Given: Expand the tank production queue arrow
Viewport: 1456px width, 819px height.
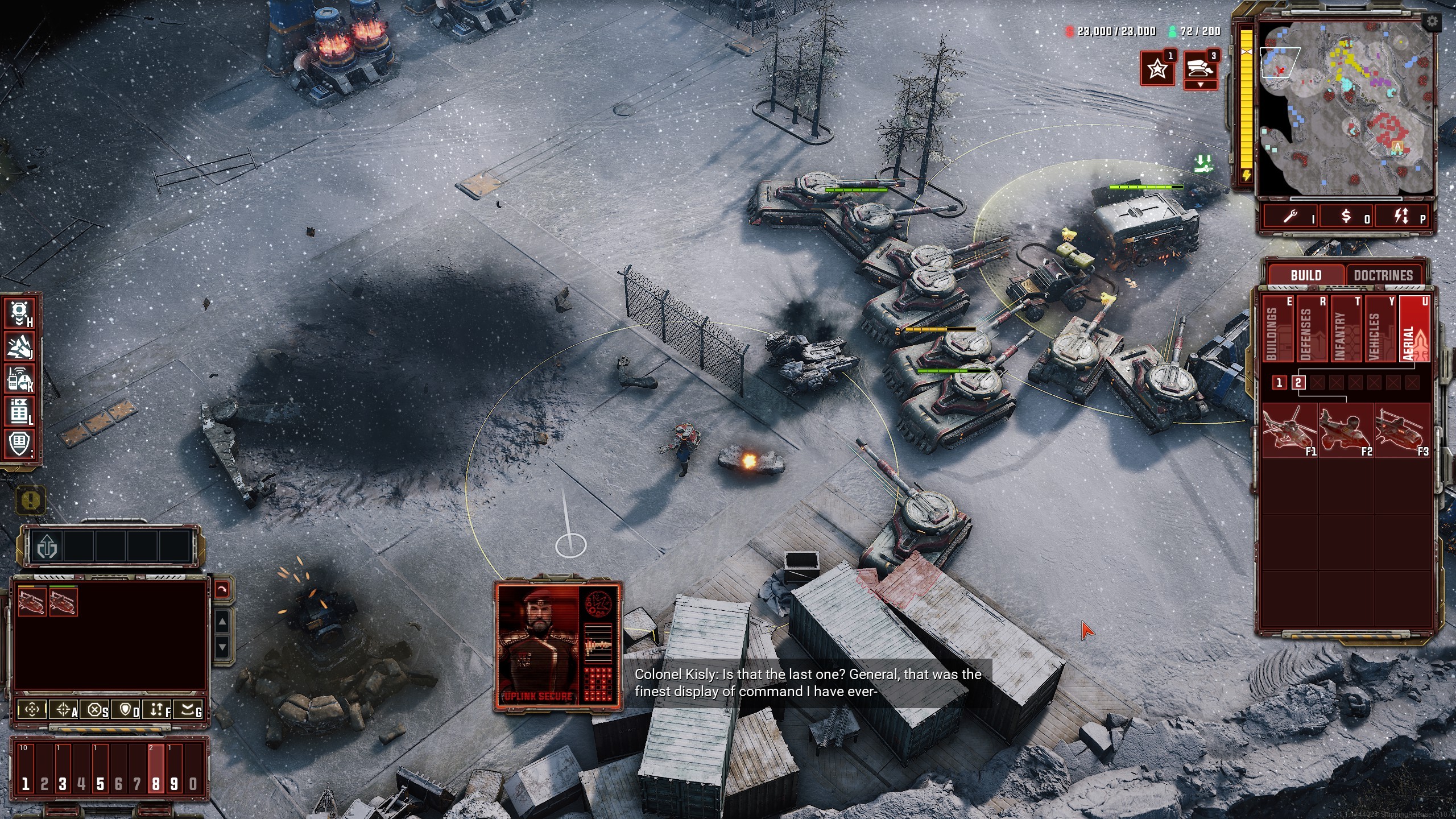Looking at the screenshot, I should [1200, 85].
